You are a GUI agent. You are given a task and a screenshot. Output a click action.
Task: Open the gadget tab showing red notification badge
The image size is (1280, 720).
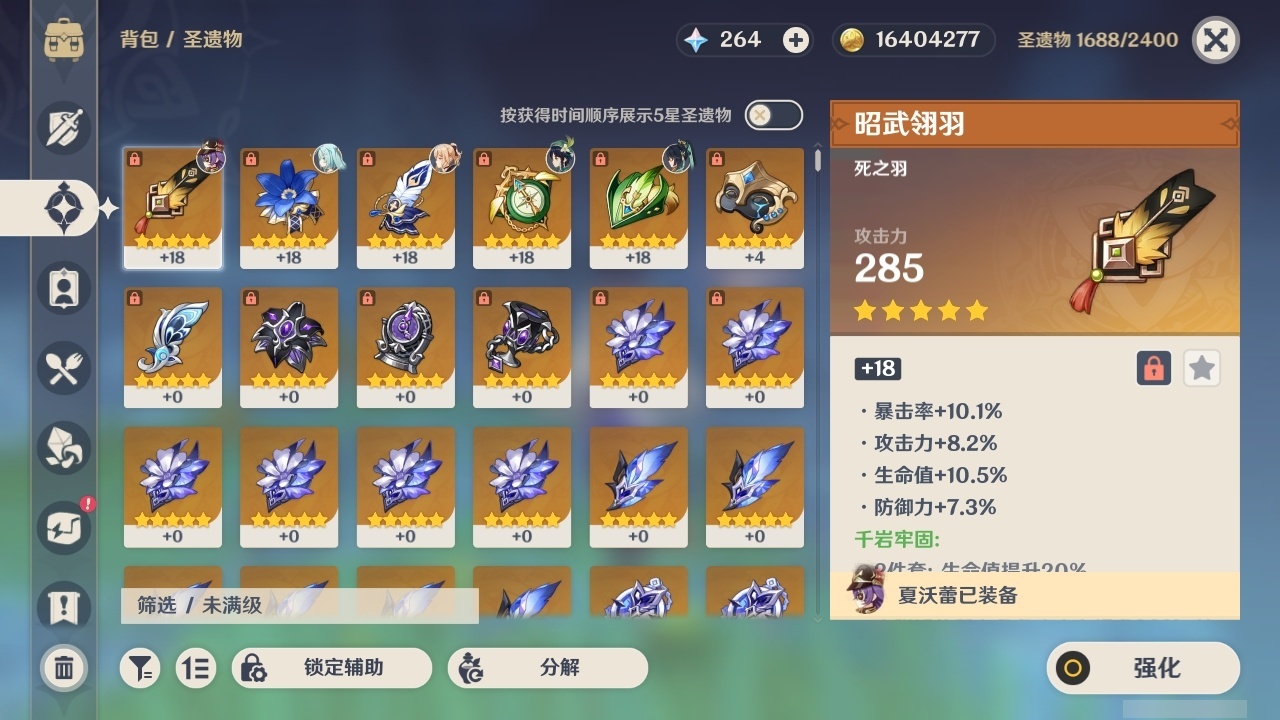[63, 528]
